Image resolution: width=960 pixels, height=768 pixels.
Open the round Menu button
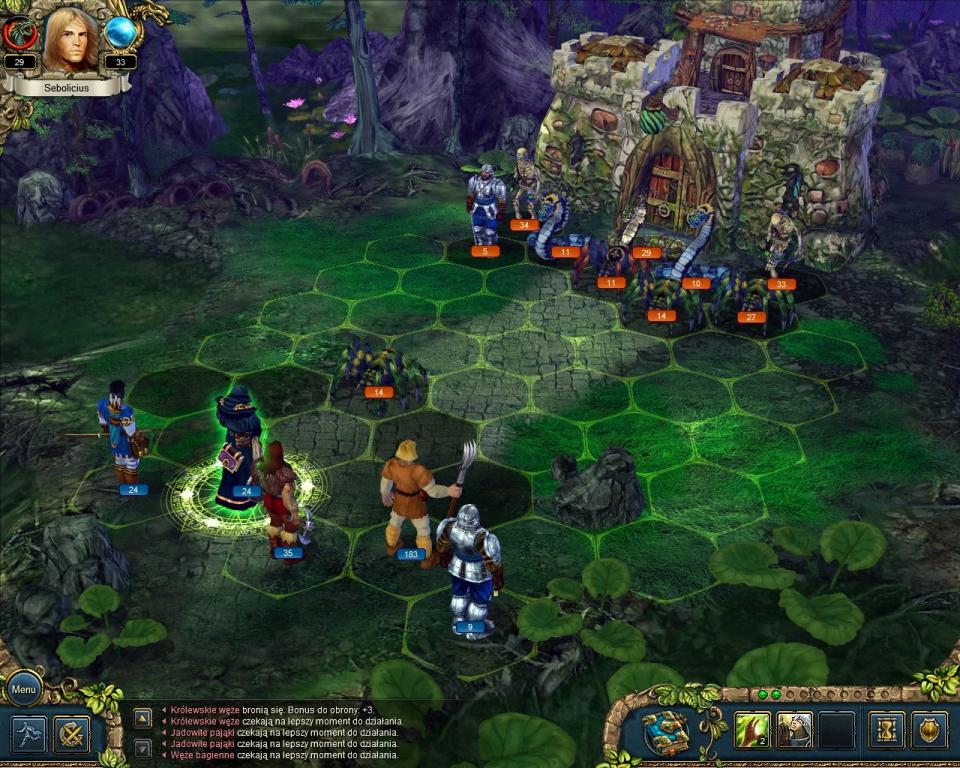(24, 688)
